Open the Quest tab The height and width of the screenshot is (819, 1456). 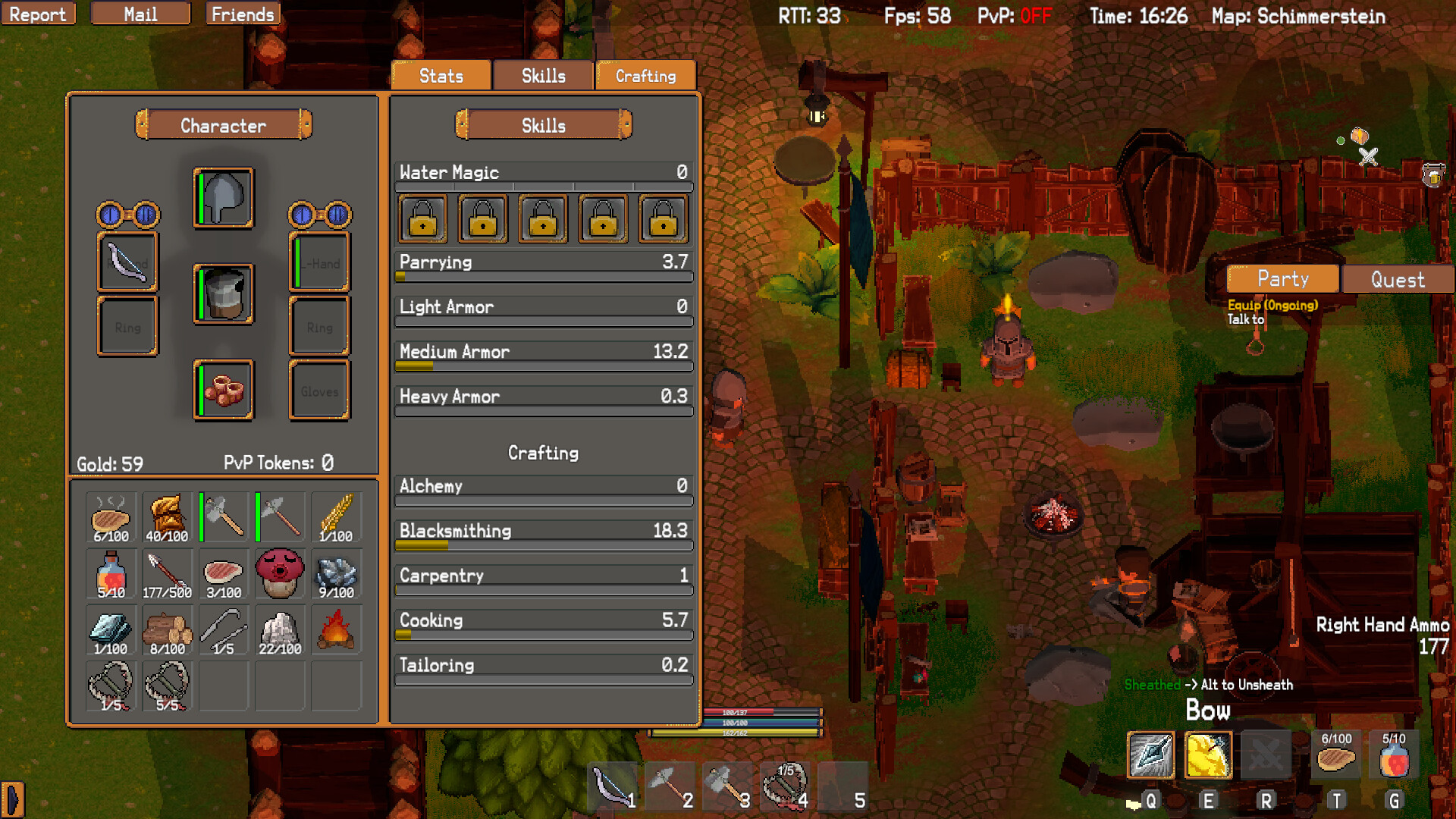tap(1398, 279)
